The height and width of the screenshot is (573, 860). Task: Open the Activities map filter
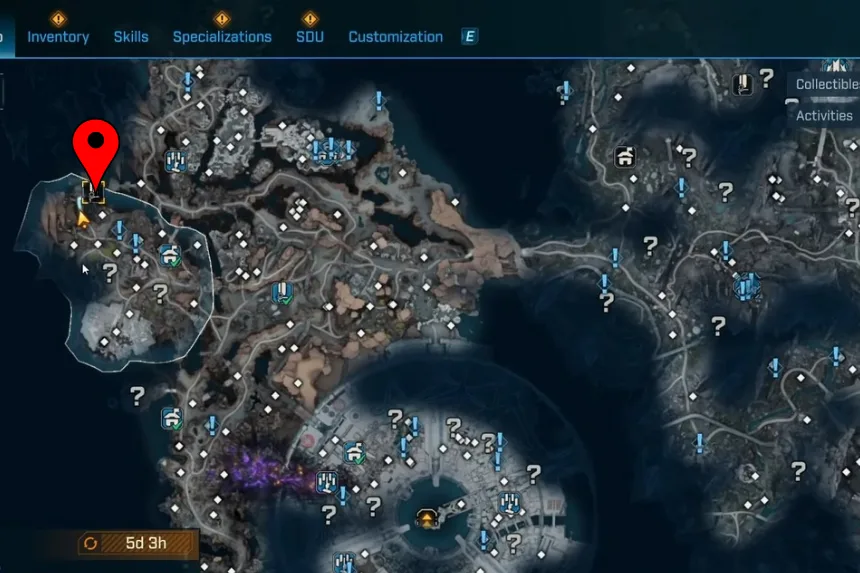[825, 116]
